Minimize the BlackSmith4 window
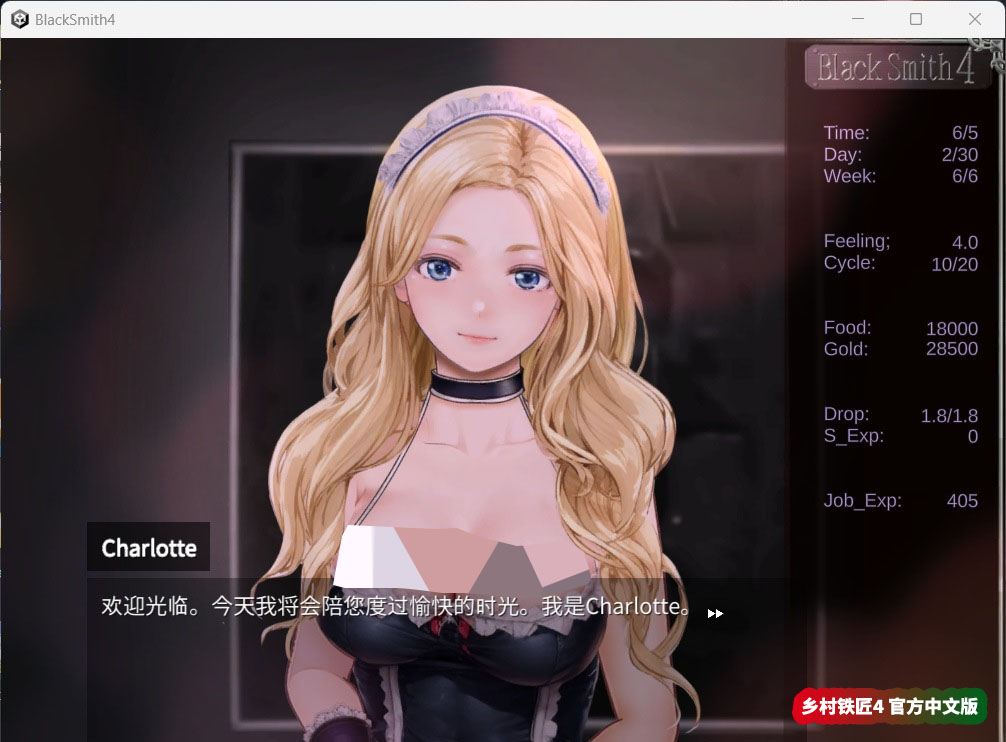Image resolution: width=1006 pixels, height=742 pixels. (x=857, y=19)
